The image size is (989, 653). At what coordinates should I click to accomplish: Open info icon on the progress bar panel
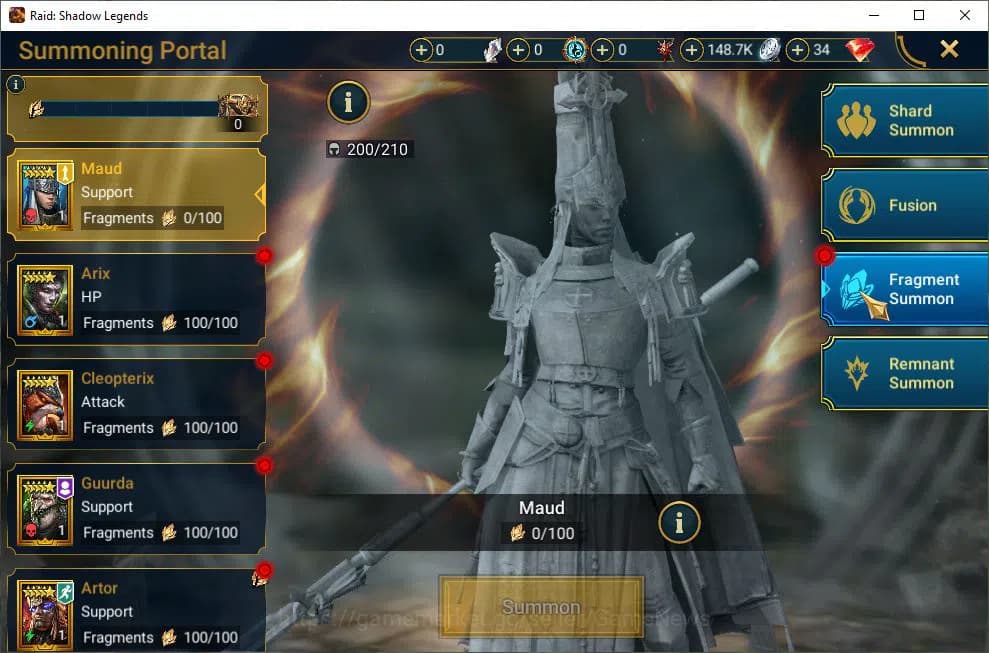(15, 85)
